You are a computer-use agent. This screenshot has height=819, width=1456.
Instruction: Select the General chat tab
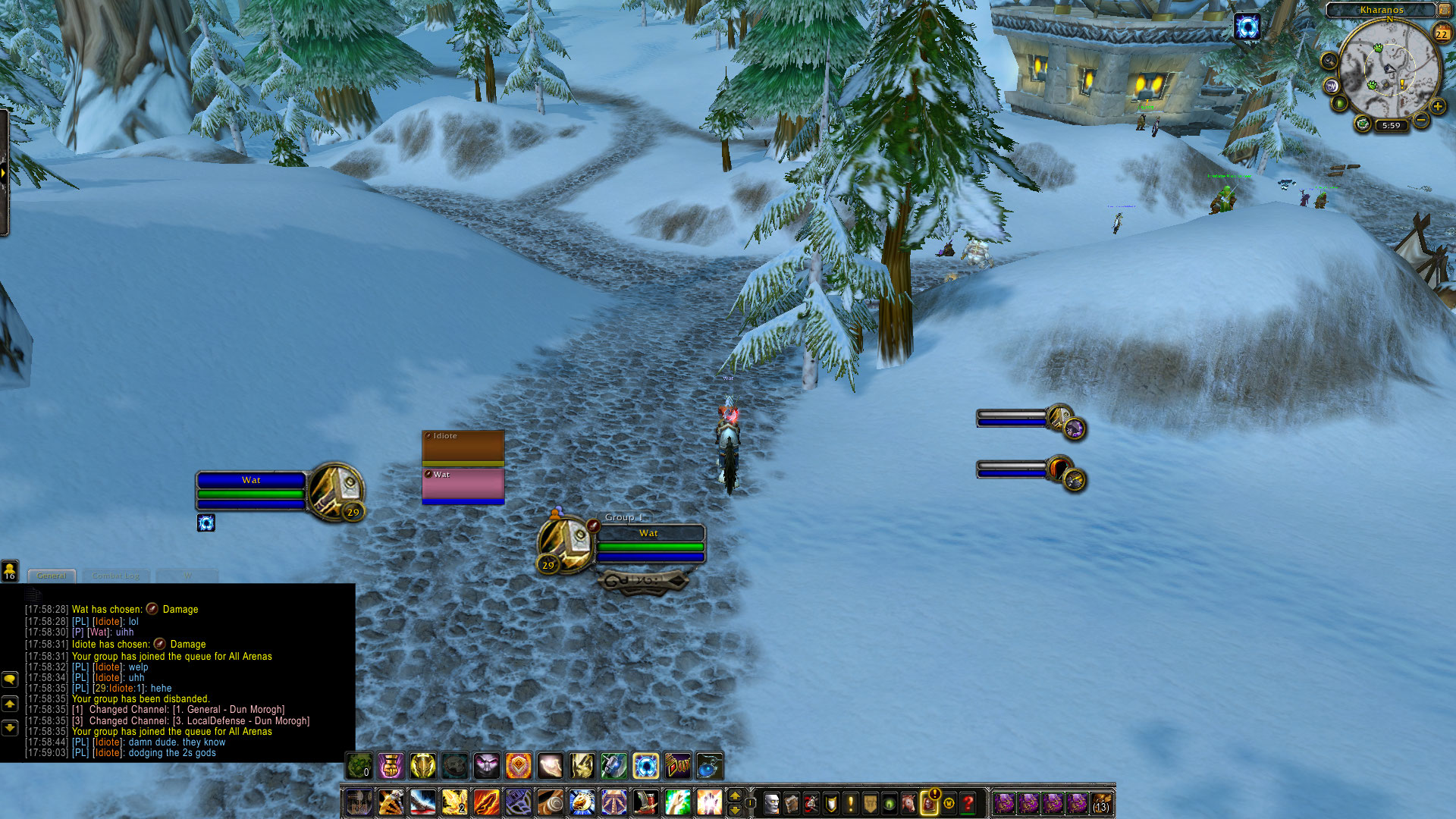pos(52,576)
